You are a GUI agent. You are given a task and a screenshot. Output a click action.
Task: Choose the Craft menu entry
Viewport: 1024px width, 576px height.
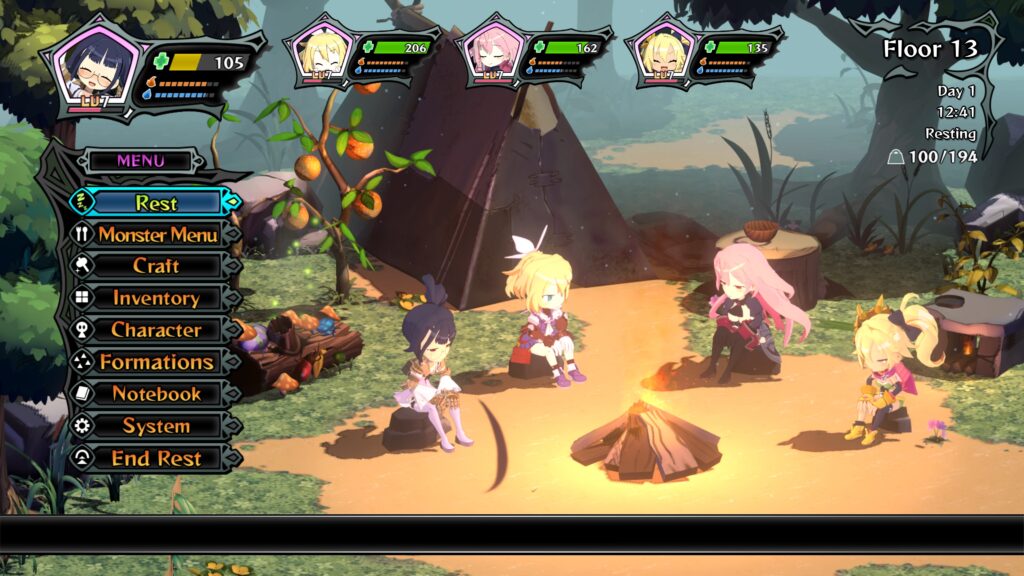pos(156,266)
